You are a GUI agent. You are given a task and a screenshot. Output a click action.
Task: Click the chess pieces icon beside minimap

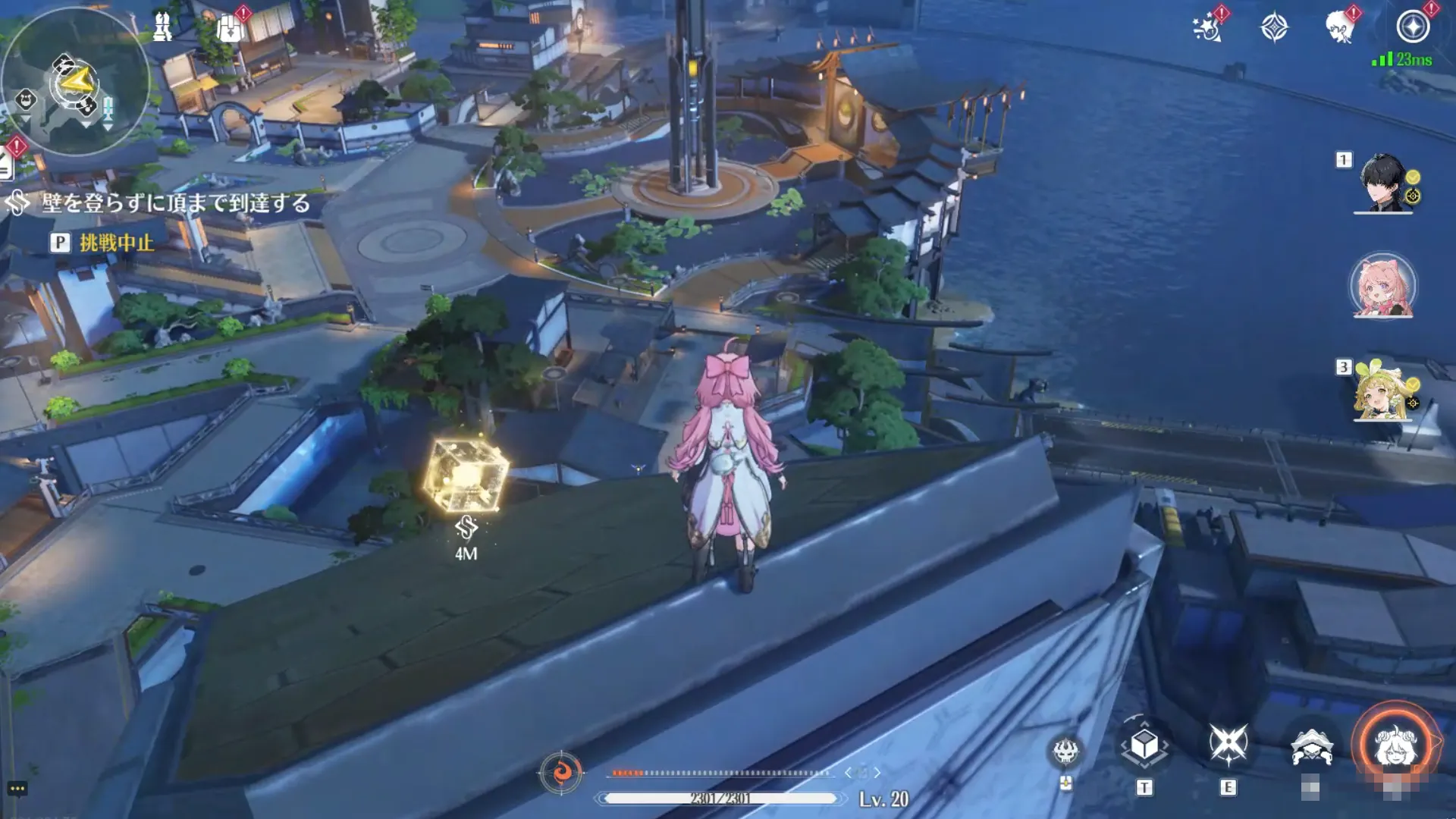(x=162, y=27)
